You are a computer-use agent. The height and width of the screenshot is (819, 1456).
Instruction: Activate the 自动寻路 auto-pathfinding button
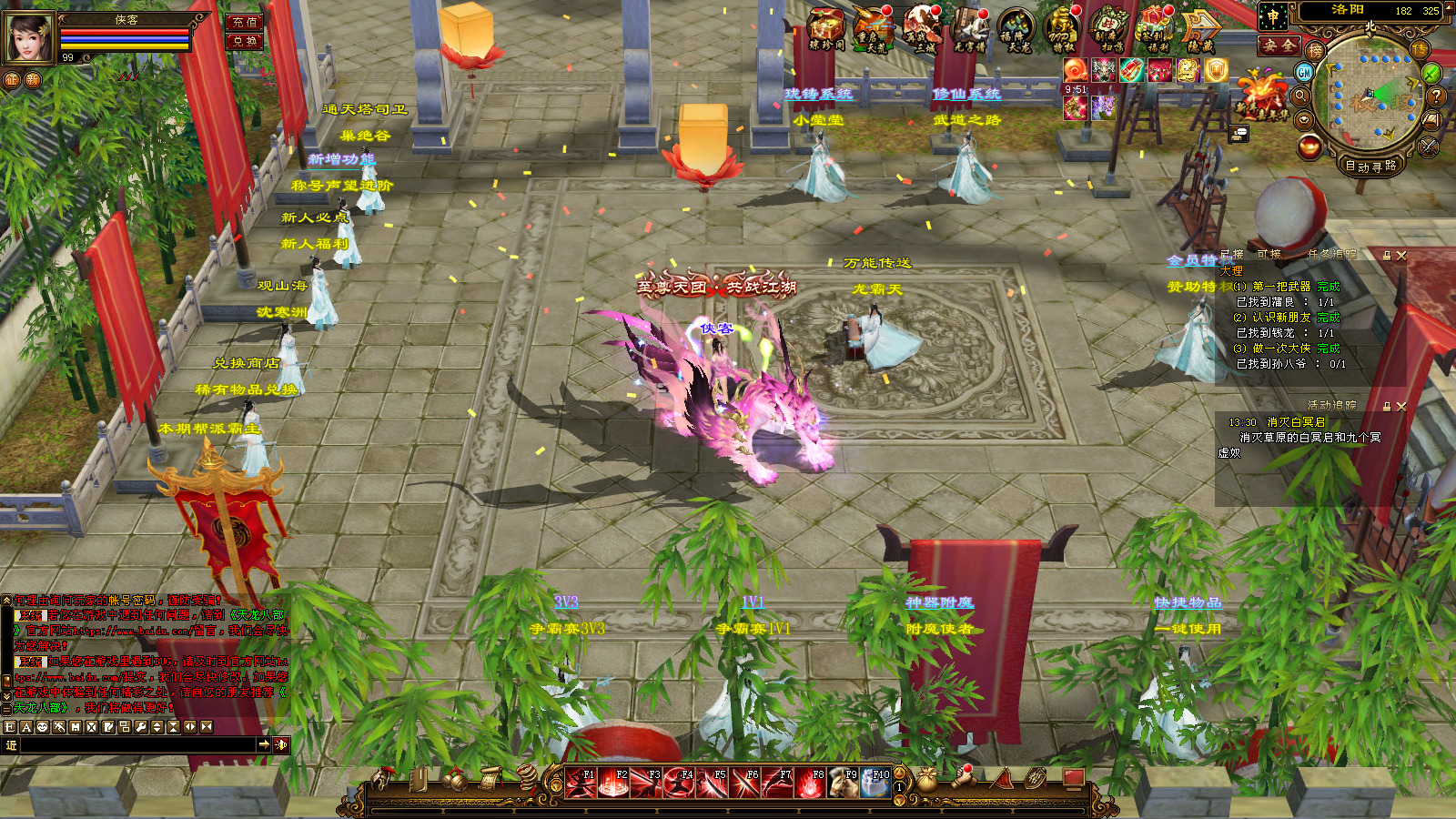point(1370,166)
